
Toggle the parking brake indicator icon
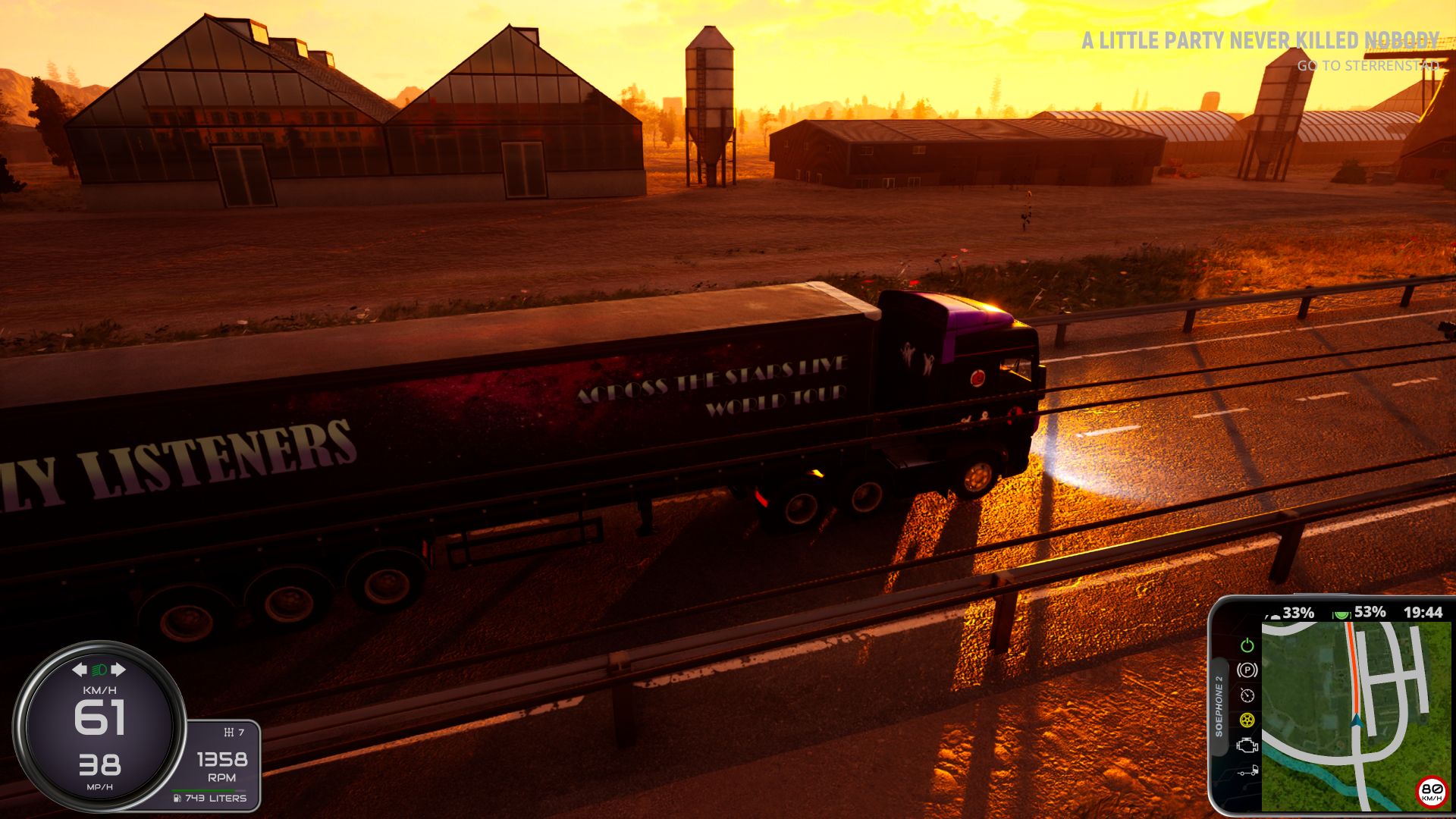pos(1247,670)
